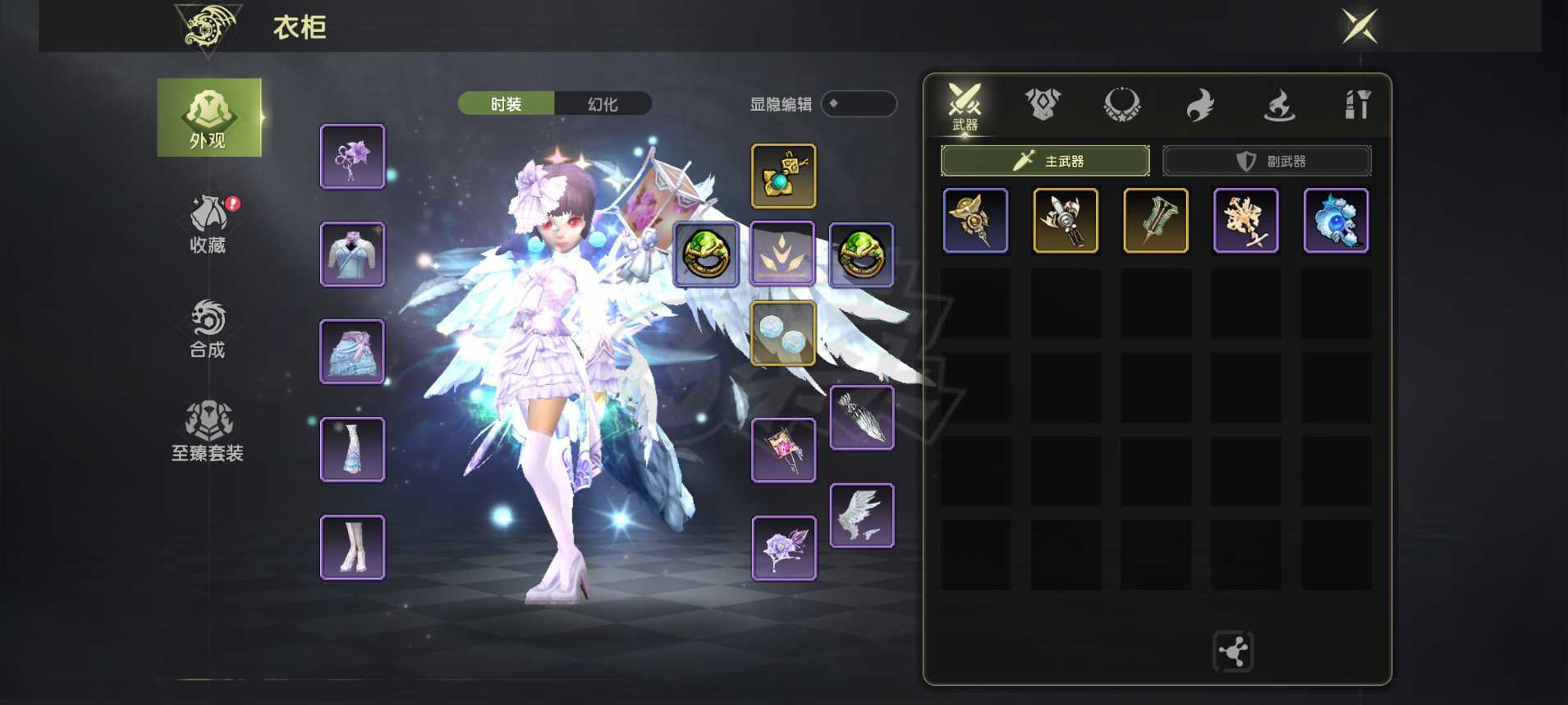Open the 至臻套装 set section
This screenshot has width=1568, height=705.
pos(208,432)
